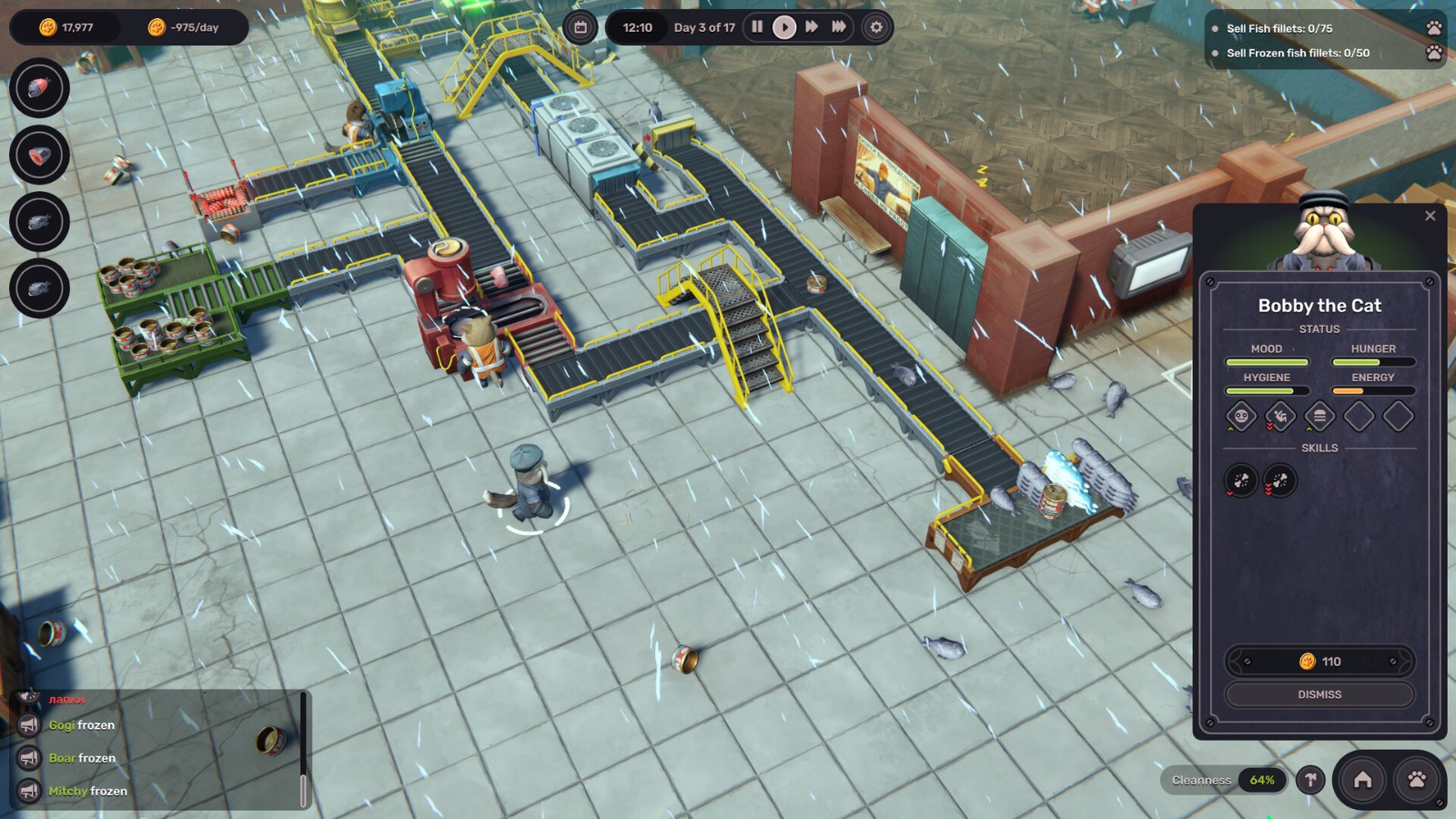Image resolution: width=1456 pixels, height=819 pixels.
Task: Open the paw staff menu
Action: [1417, 780]
